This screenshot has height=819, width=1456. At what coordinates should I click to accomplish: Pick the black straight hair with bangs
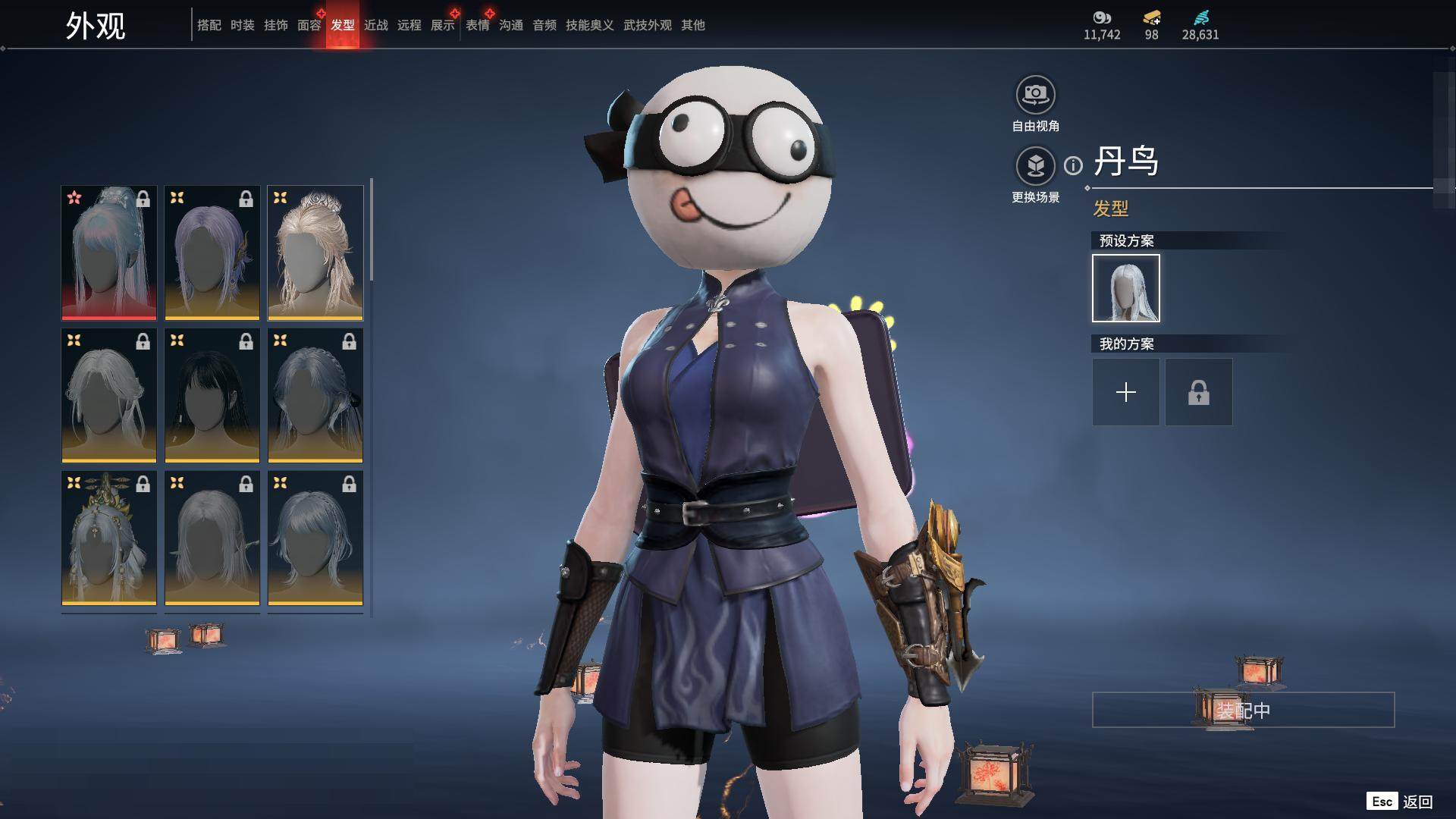click(212, 395)
